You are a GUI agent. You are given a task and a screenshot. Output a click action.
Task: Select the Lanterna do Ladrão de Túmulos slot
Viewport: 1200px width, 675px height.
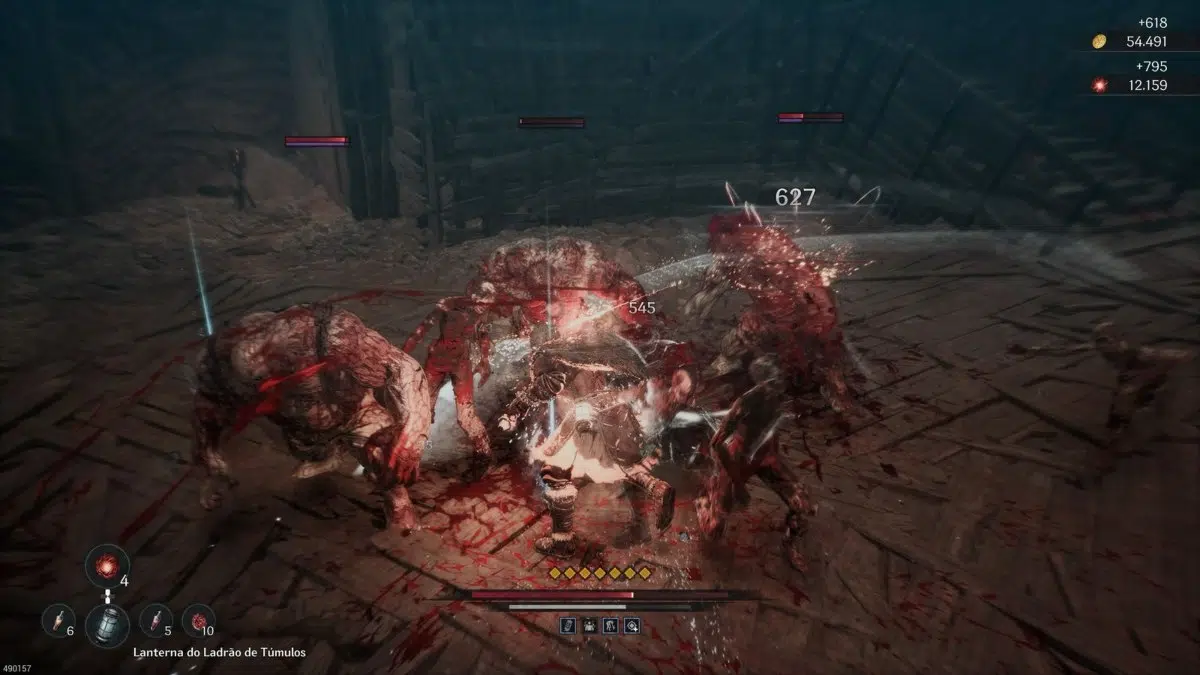(x=106, y=625)
